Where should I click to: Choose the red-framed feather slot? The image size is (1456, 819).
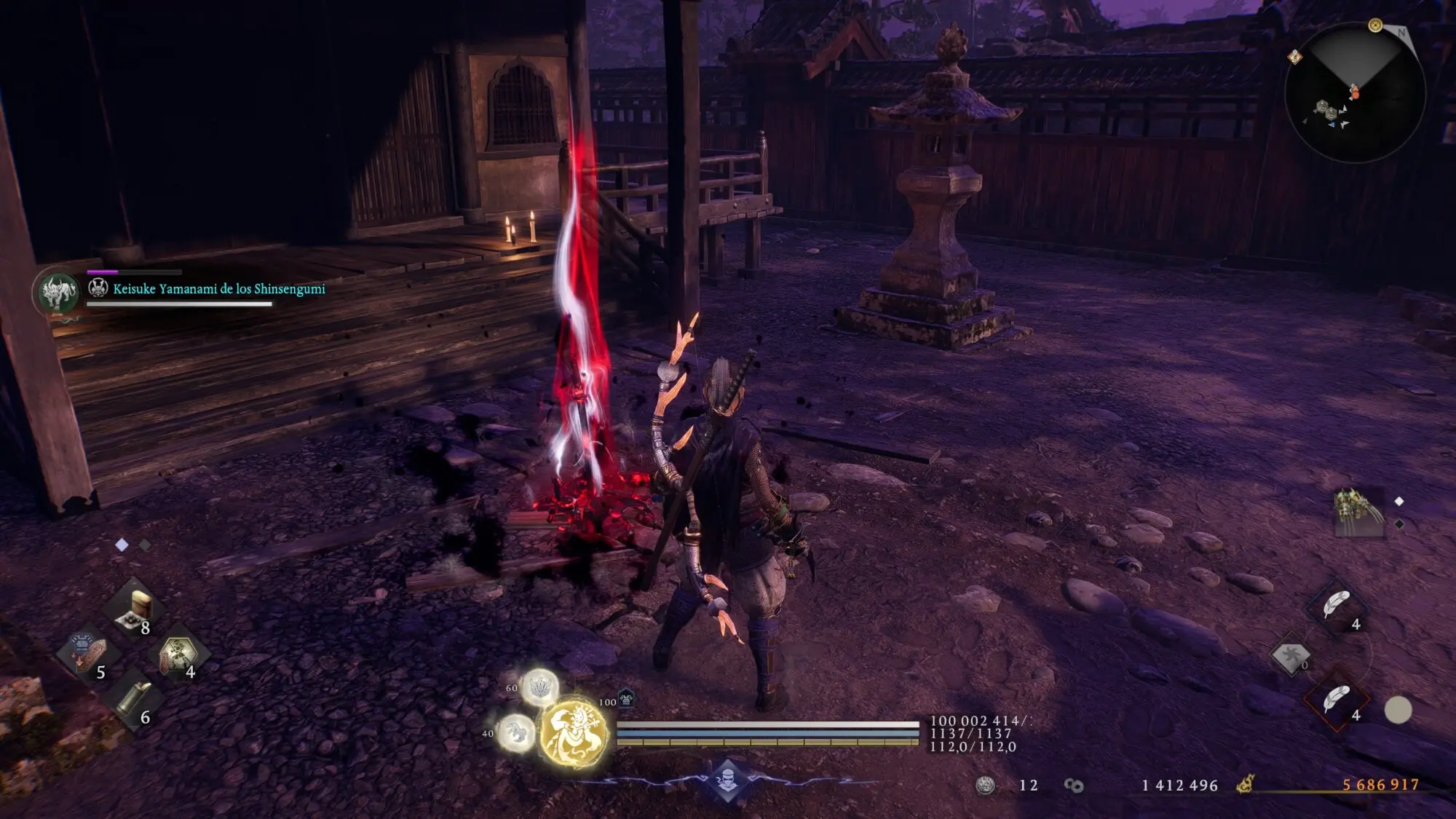1337,700
